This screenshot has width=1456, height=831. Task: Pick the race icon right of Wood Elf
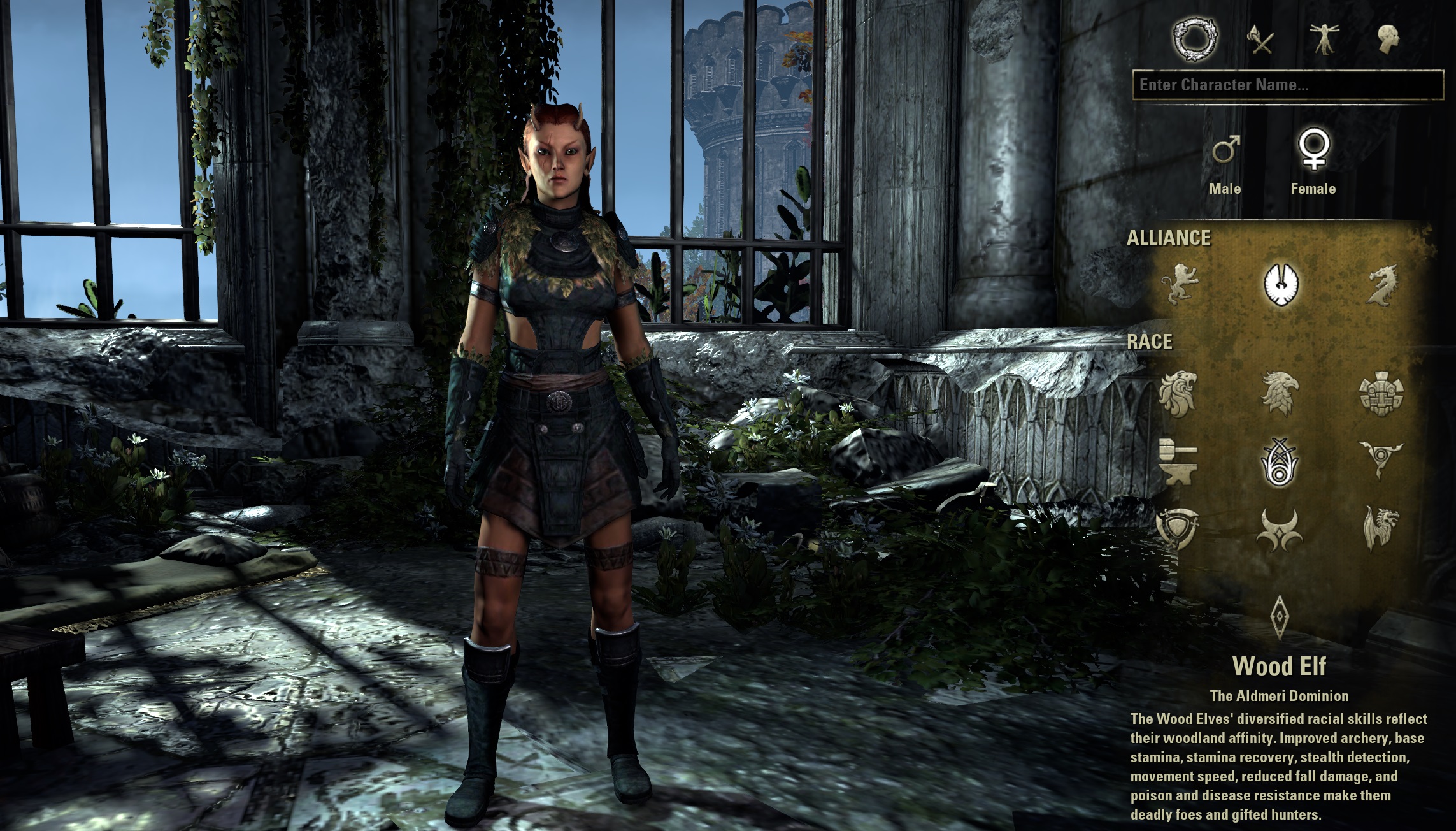pyautogui.click(x=1381, y=460)
